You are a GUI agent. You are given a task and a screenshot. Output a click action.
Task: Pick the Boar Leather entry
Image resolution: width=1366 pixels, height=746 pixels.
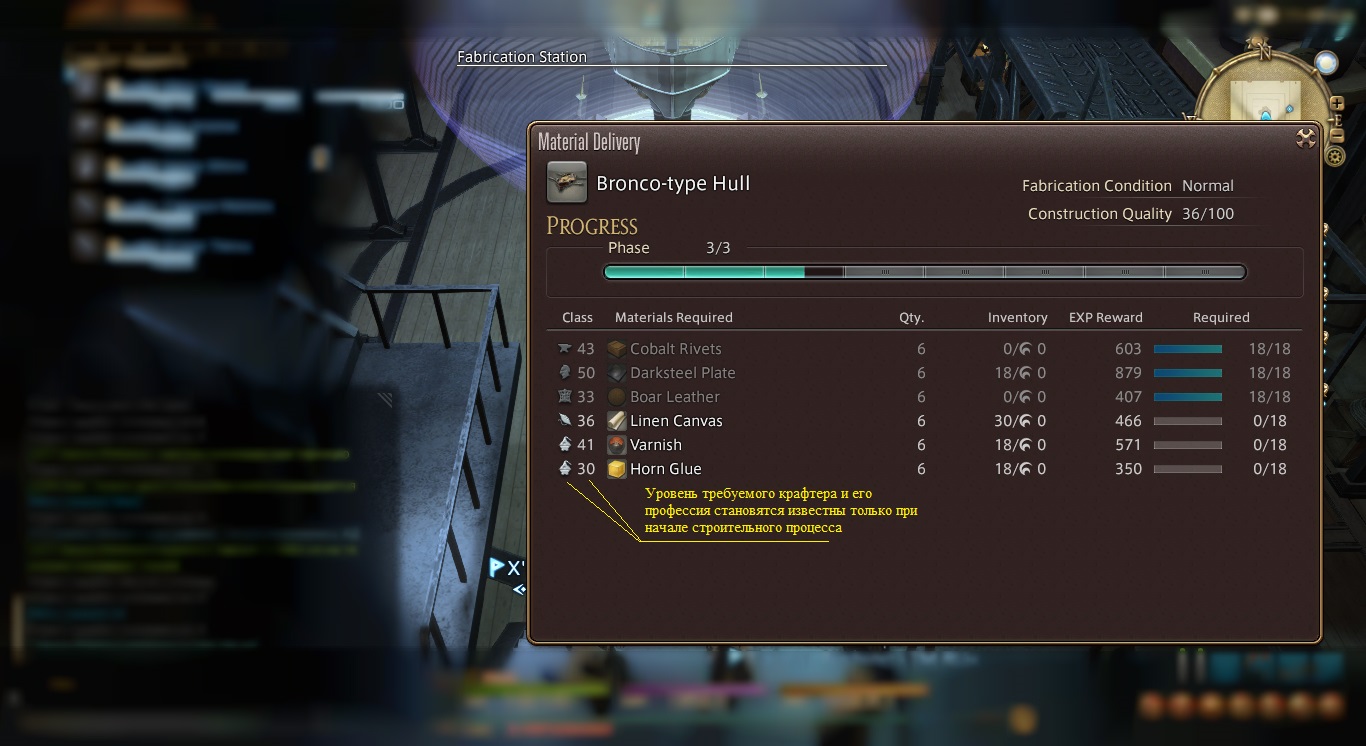[x=674, y=397]
